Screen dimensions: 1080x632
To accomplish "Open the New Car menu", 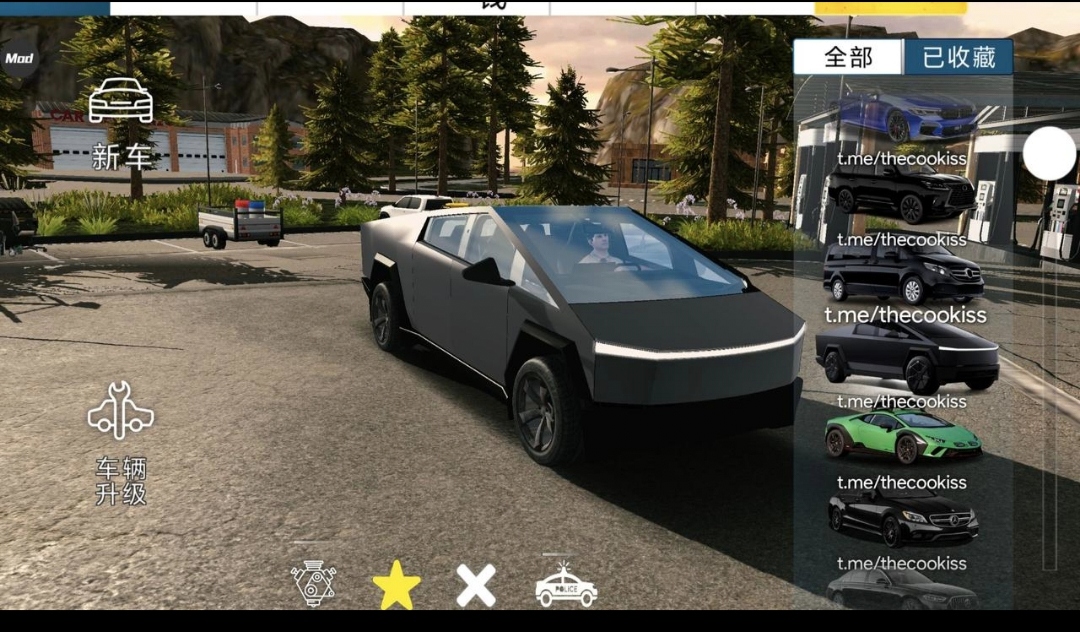I will click(121, 122).
